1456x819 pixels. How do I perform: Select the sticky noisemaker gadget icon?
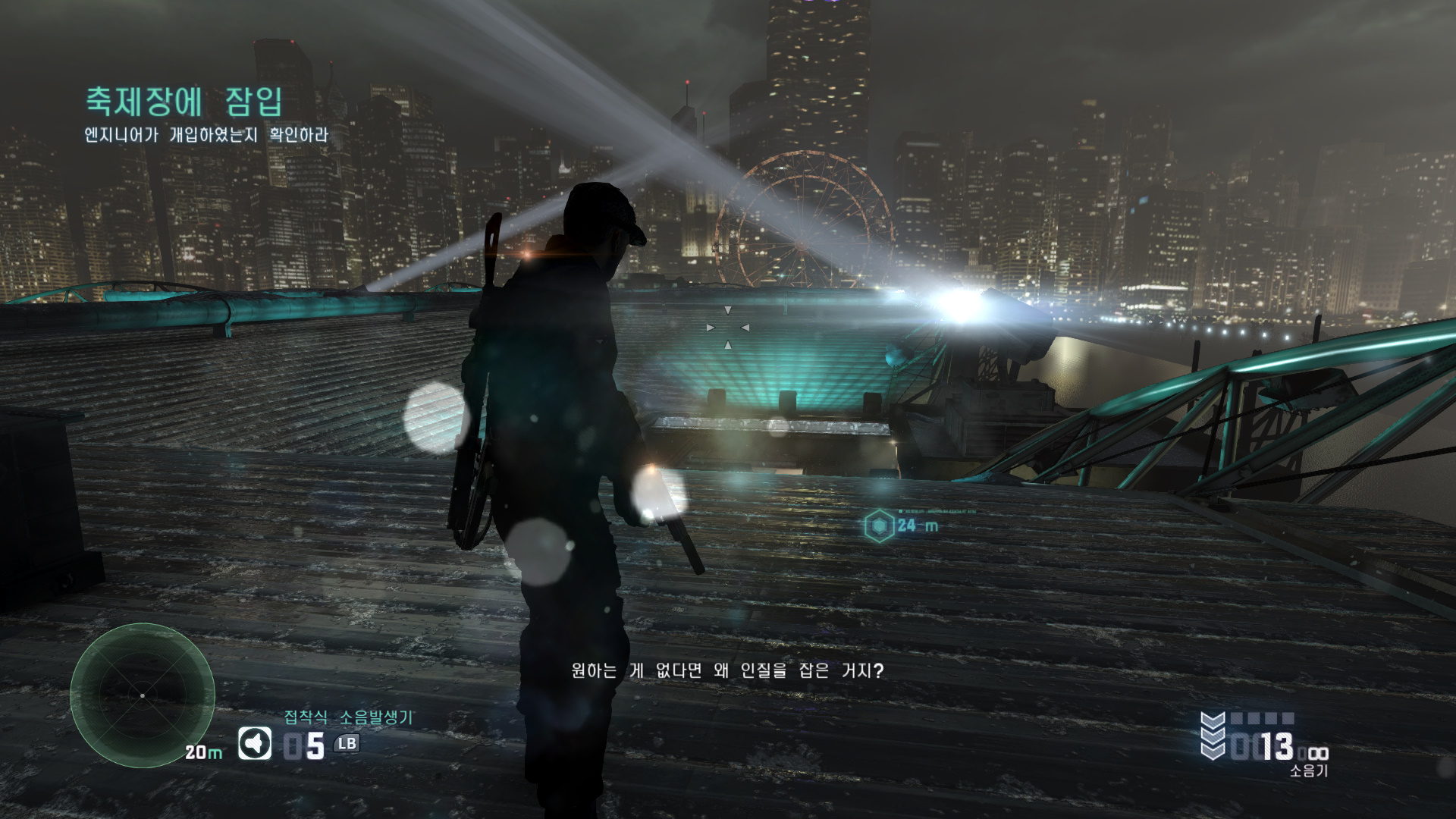tap(255, 744)
